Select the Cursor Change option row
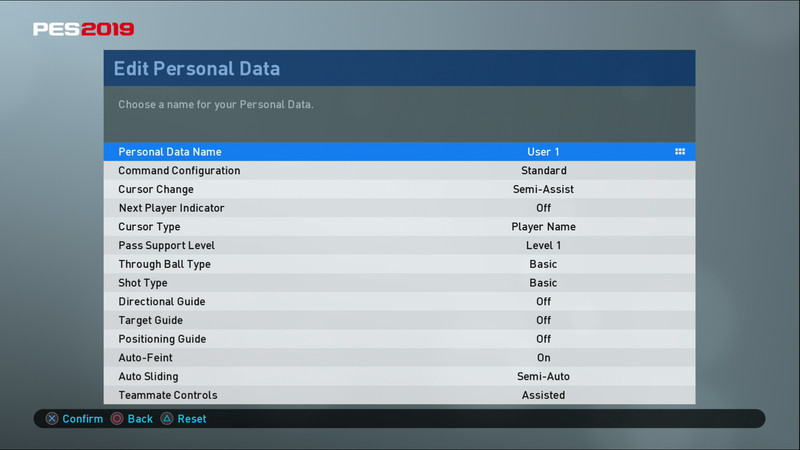This screenshot has width=800, height=450. click(400, 189)
